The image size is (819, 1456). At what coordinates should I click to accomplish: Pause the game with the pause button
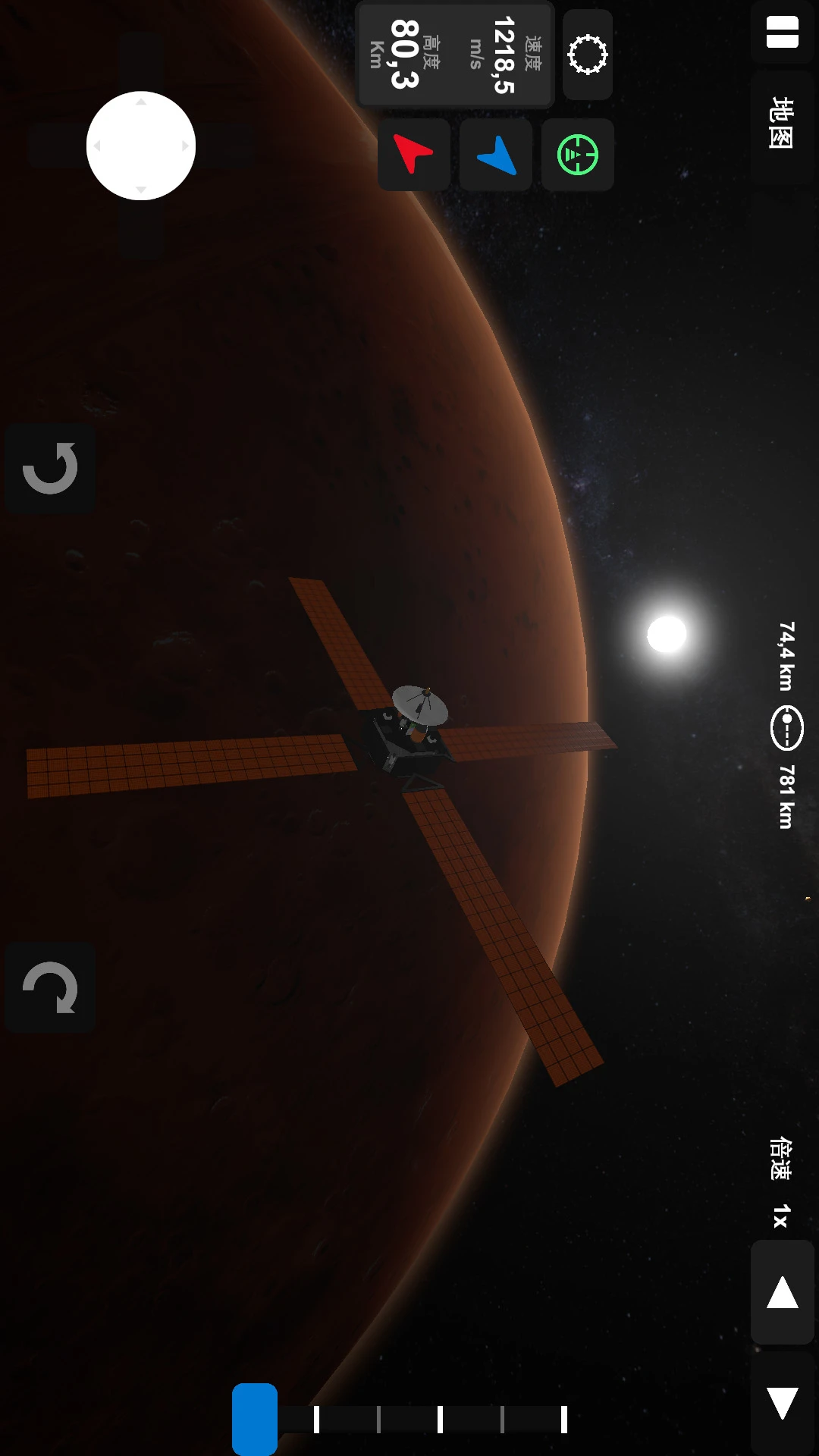click(782, 33)
